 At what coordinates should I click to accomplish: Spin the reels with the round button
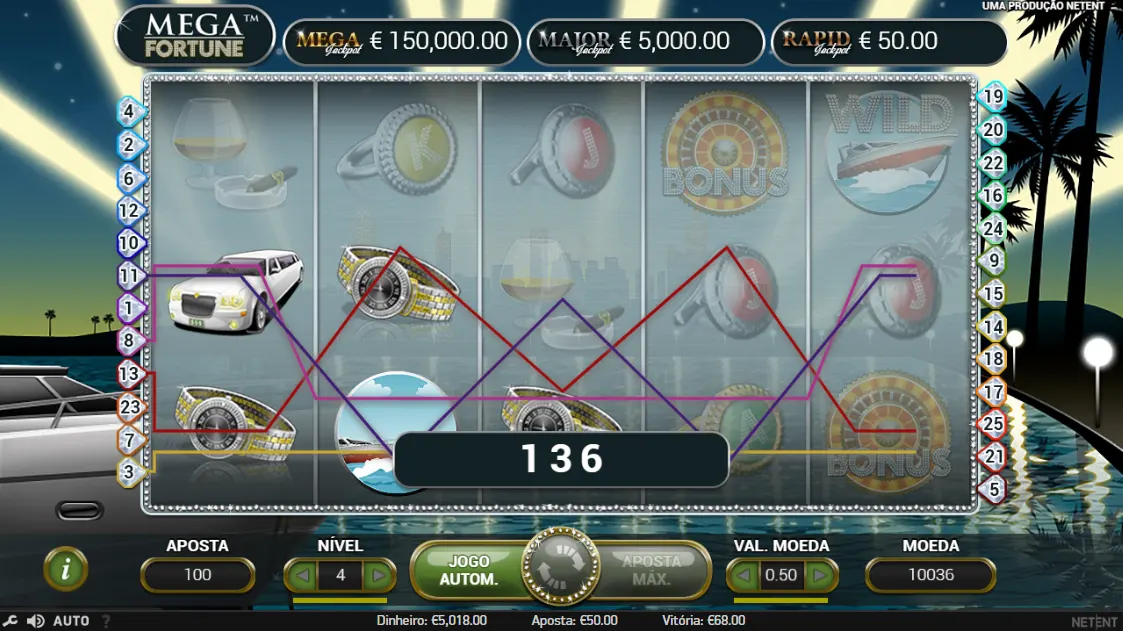pos(561,570)
